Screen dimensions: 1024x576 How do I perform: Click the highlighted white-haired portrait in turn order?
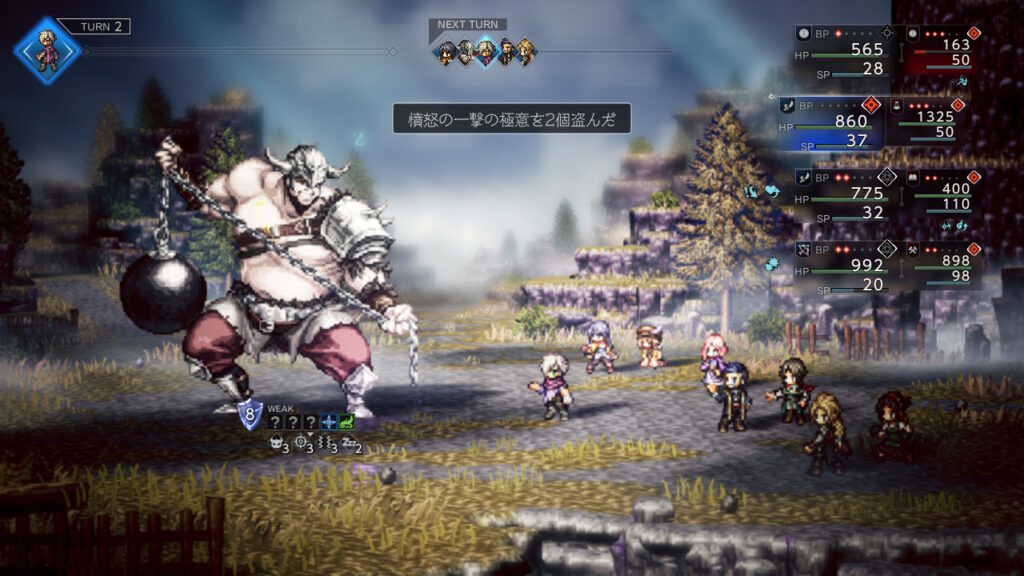click(x=486, y=51)
